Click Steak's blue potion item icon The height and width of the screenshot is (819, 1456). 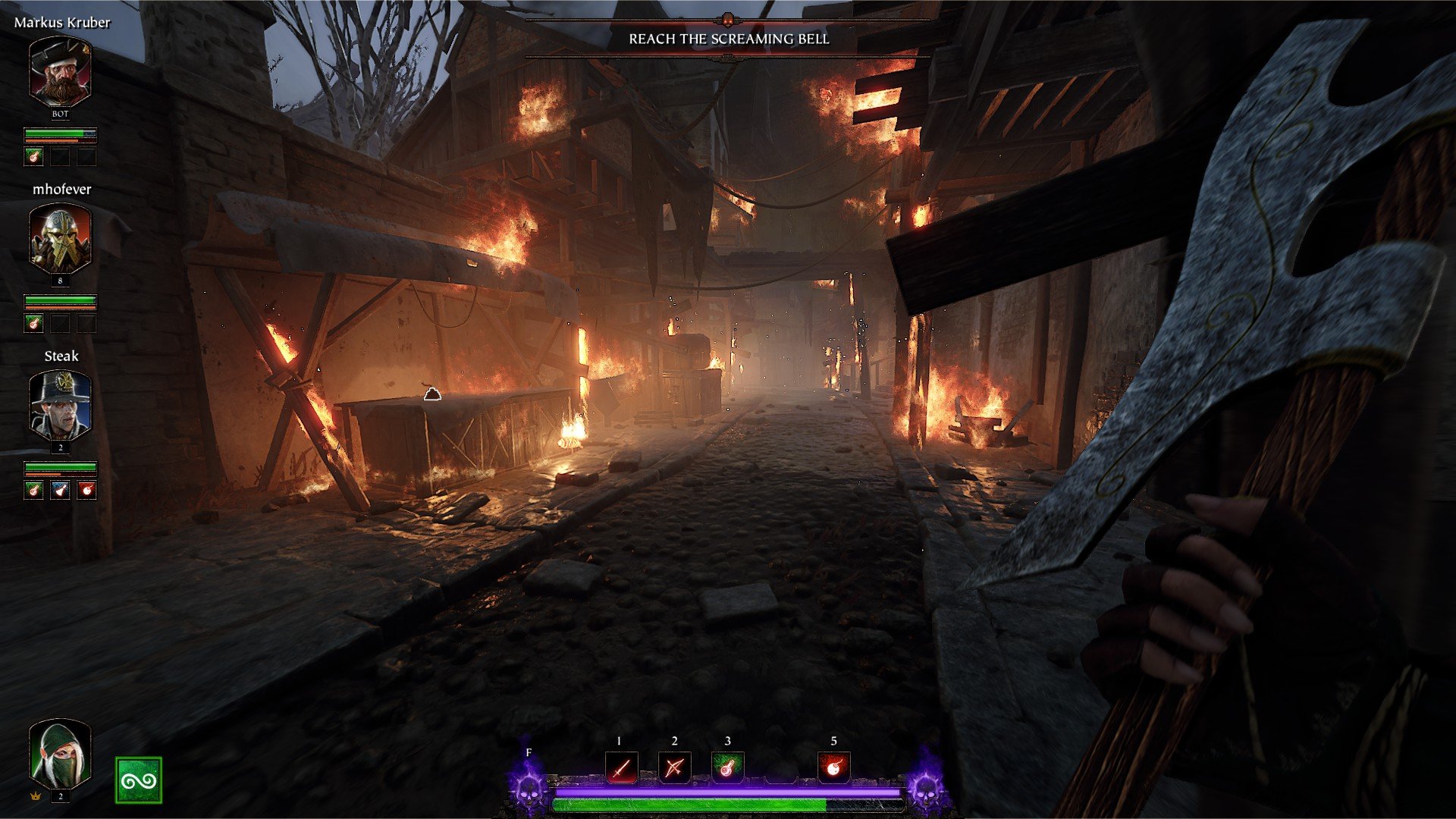(x=60, y=490)
